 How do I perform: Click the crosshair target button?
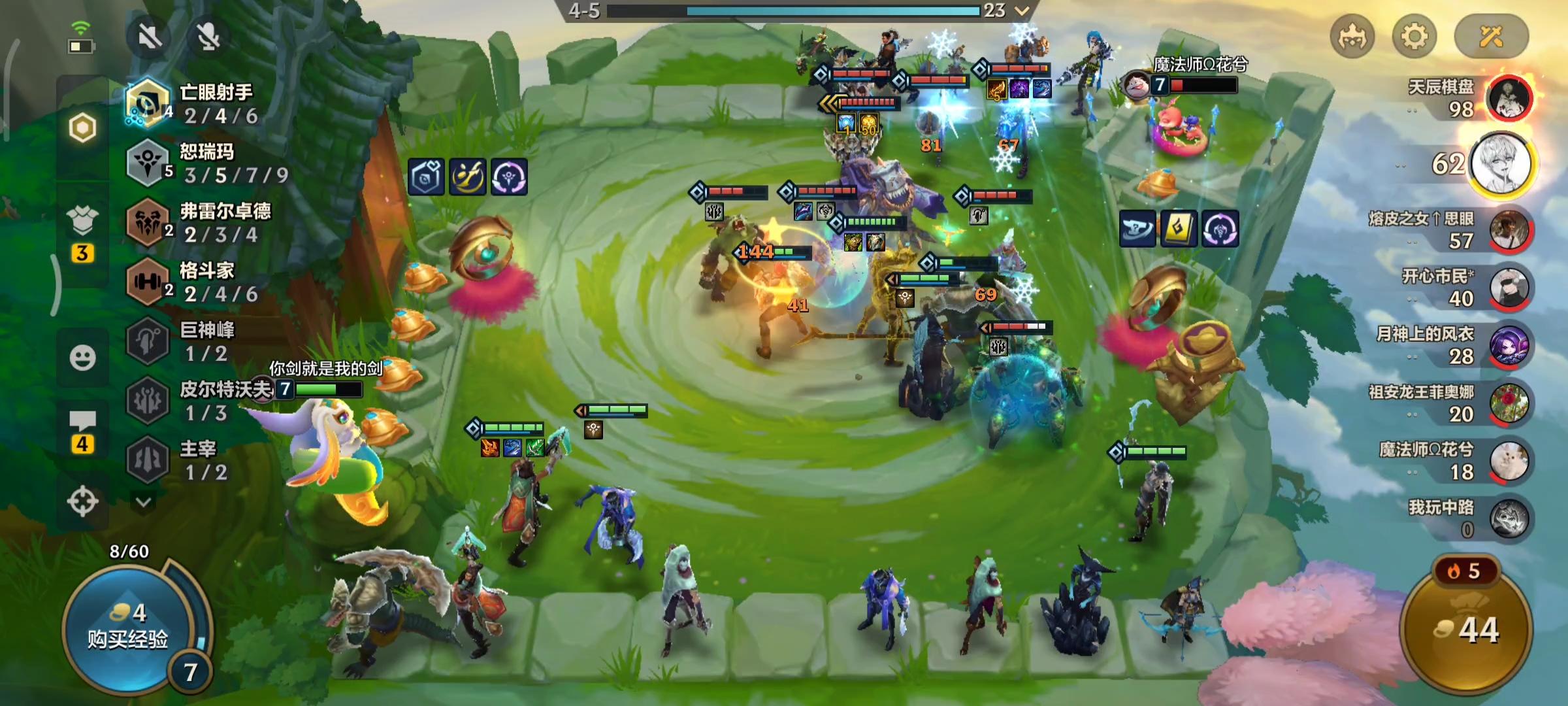pyautogui.click(x=82, y=502)
